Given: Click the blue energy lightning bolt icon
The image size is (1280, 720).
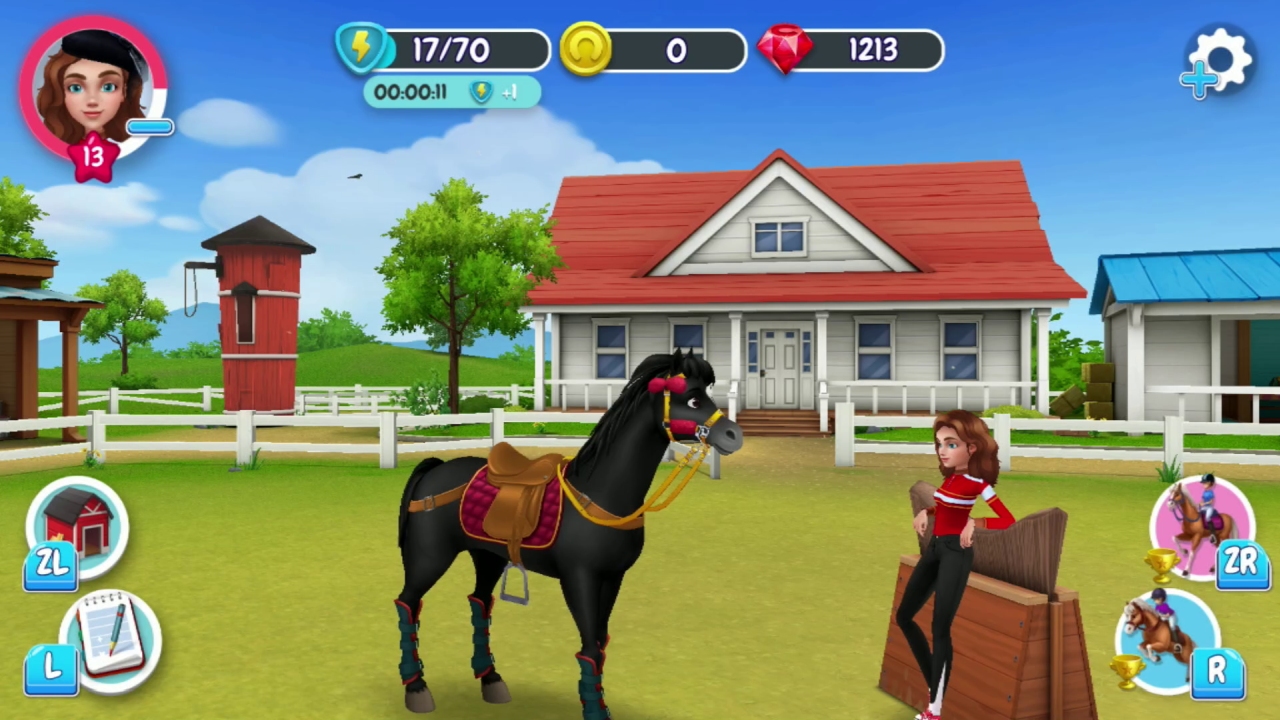Looking at the screenshot, I should point(363,50).
